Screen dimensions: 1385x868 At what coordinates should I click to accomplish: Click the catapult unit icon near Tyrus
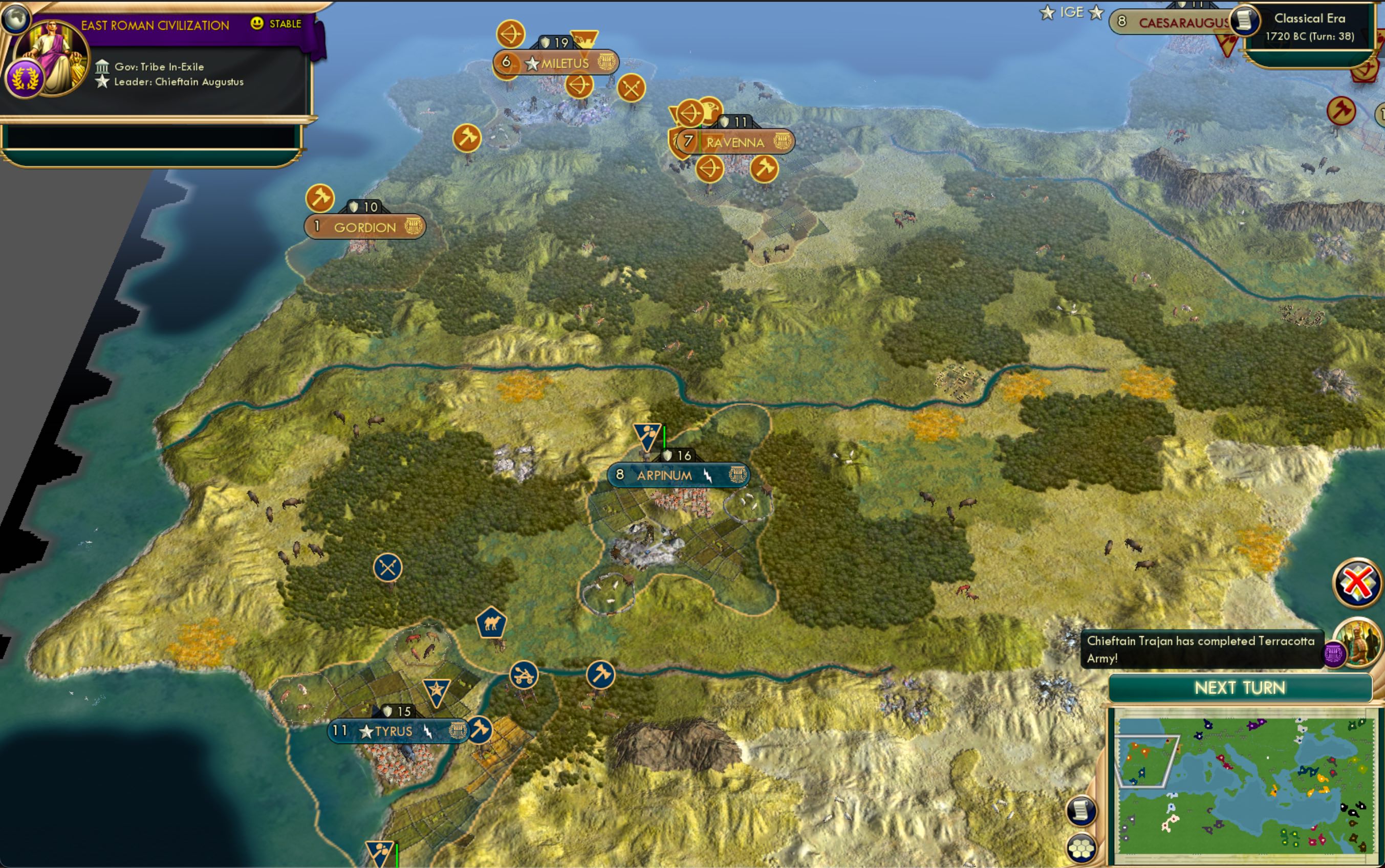523,675
